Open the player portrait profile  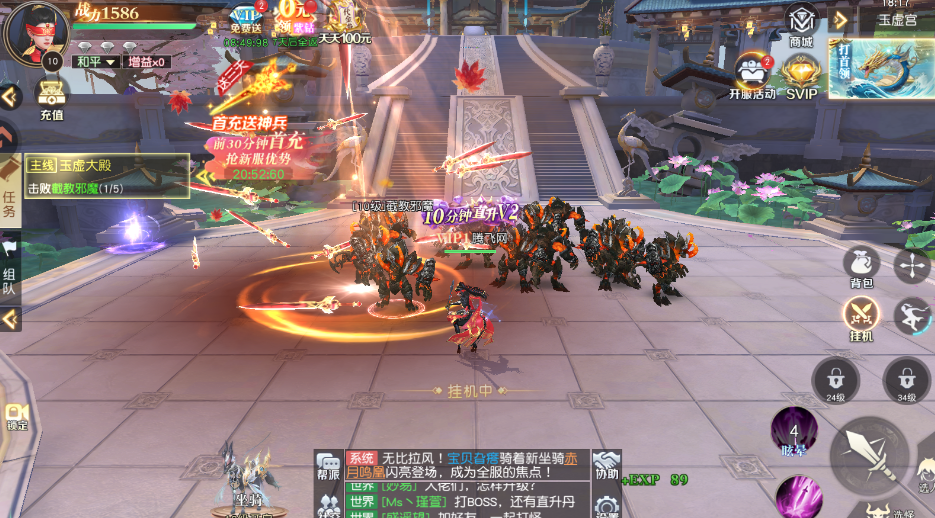36,32
